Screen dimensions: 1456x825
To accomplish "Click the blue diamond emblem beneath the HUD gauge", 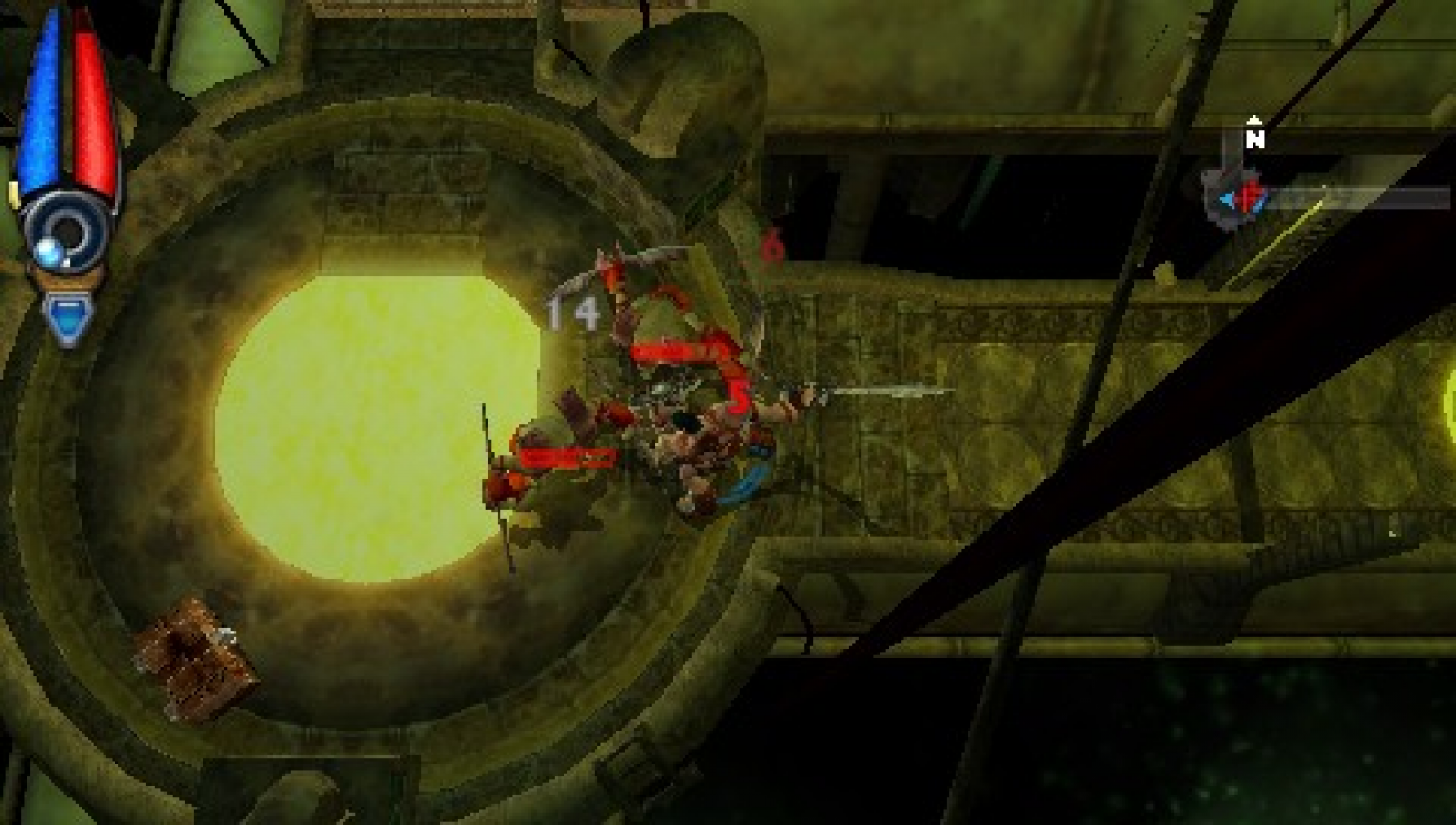I will coord(69,316).
